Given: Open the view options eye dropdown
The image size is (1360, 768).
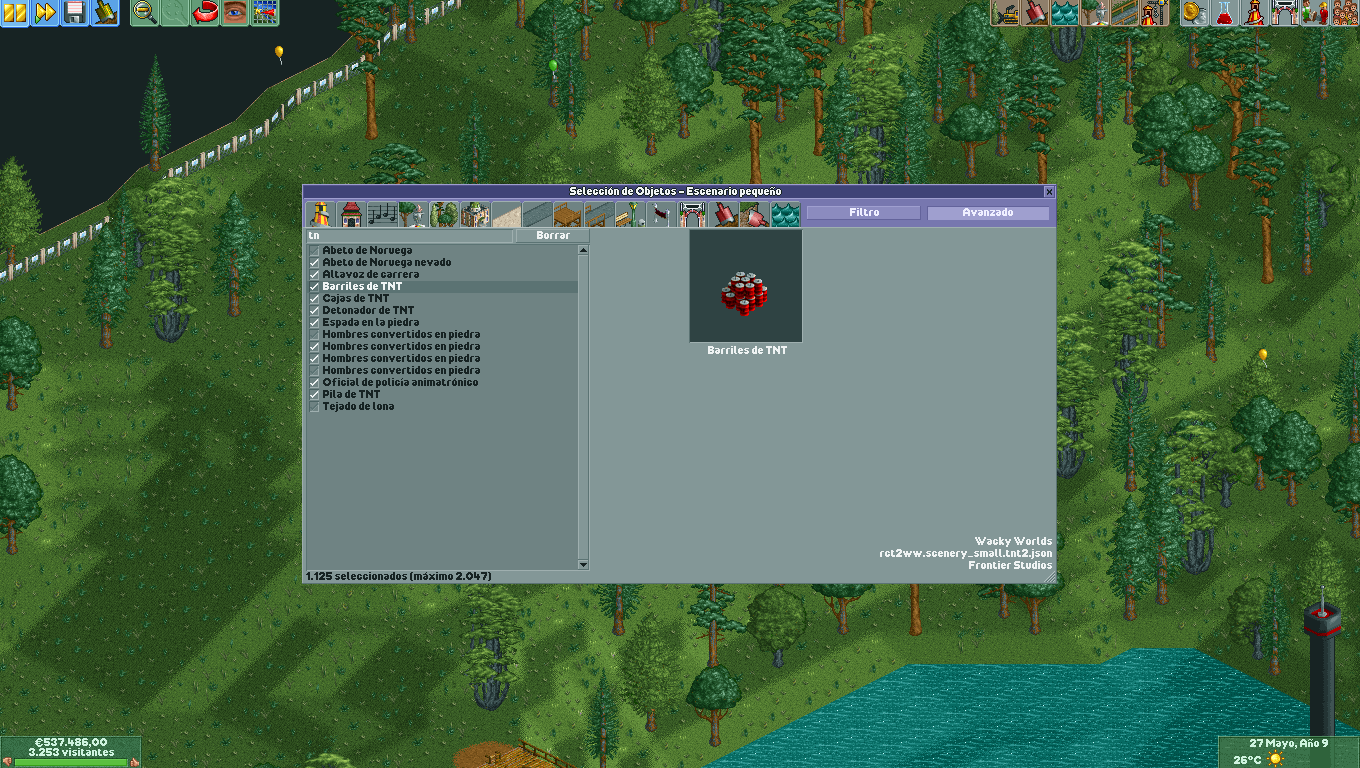Looking at the screenshot, I should [x=234, y=14].
